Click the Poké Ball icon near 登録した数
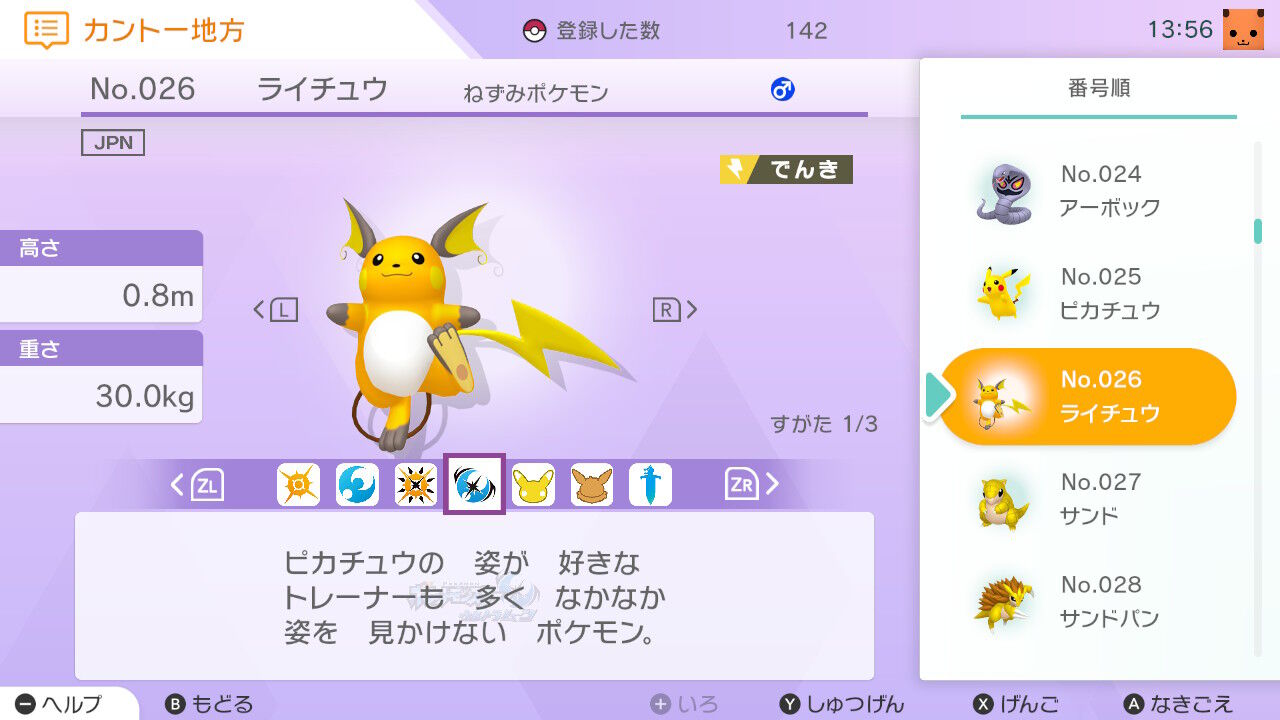The height and width of the screenshot is (720, 1280). pyautogui.click(x=537, y=30)
